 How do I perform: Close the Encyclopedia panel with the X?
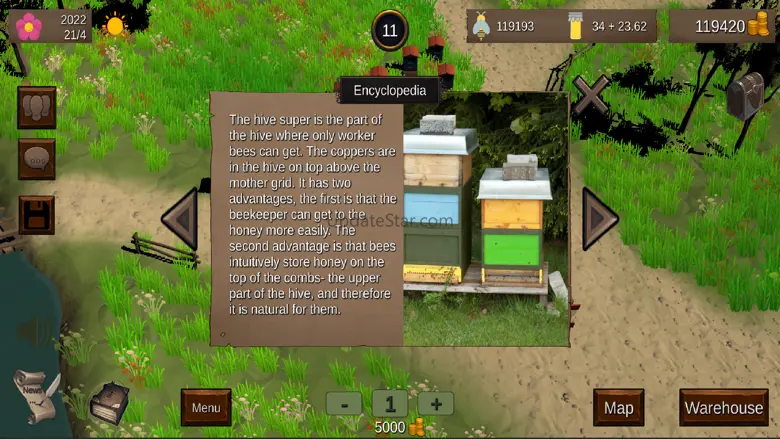coord(590,95)
